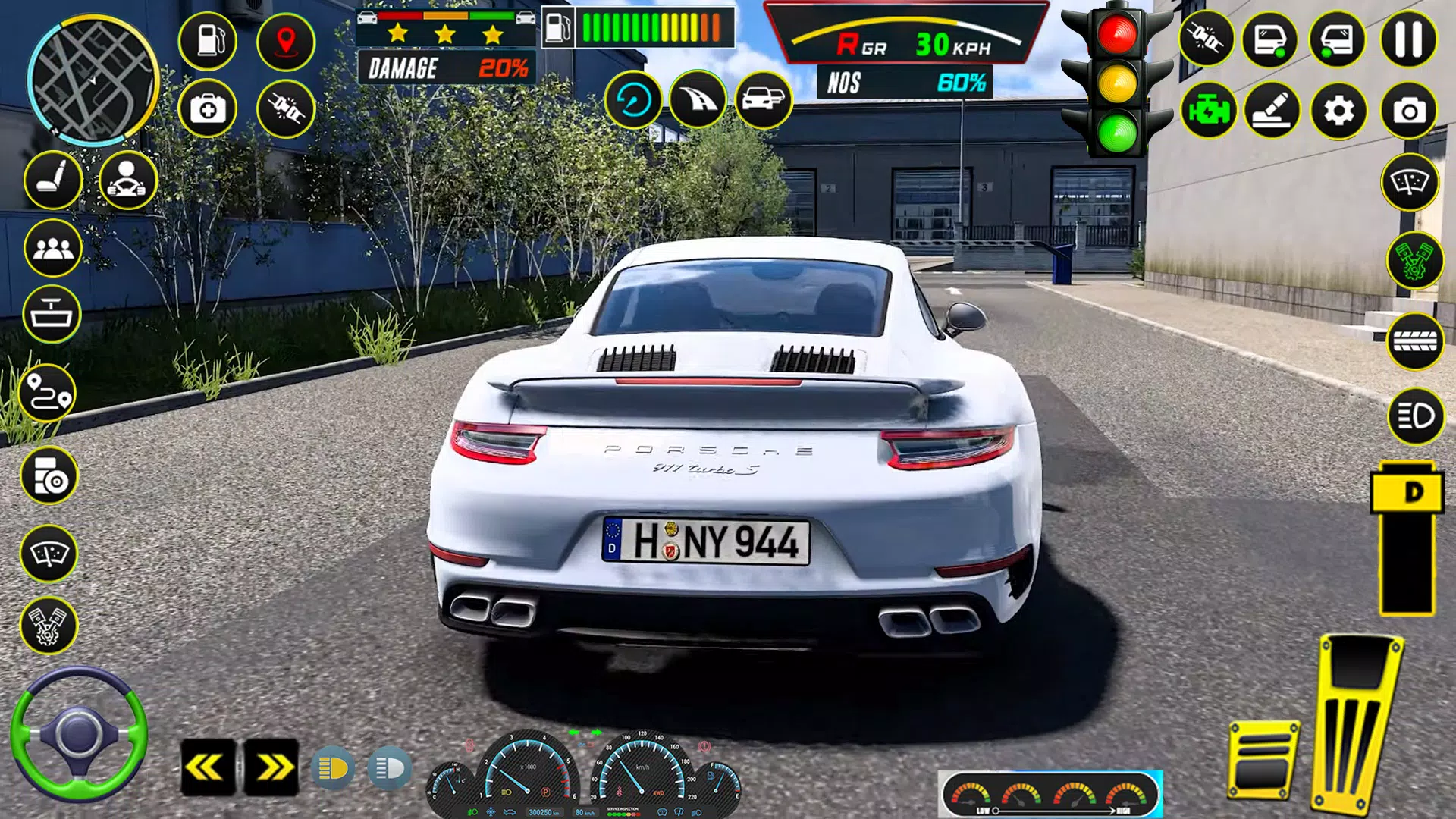Select the red map pin button
The height and width of the screenshot is (819, 1456).
(x=286, y=39)
